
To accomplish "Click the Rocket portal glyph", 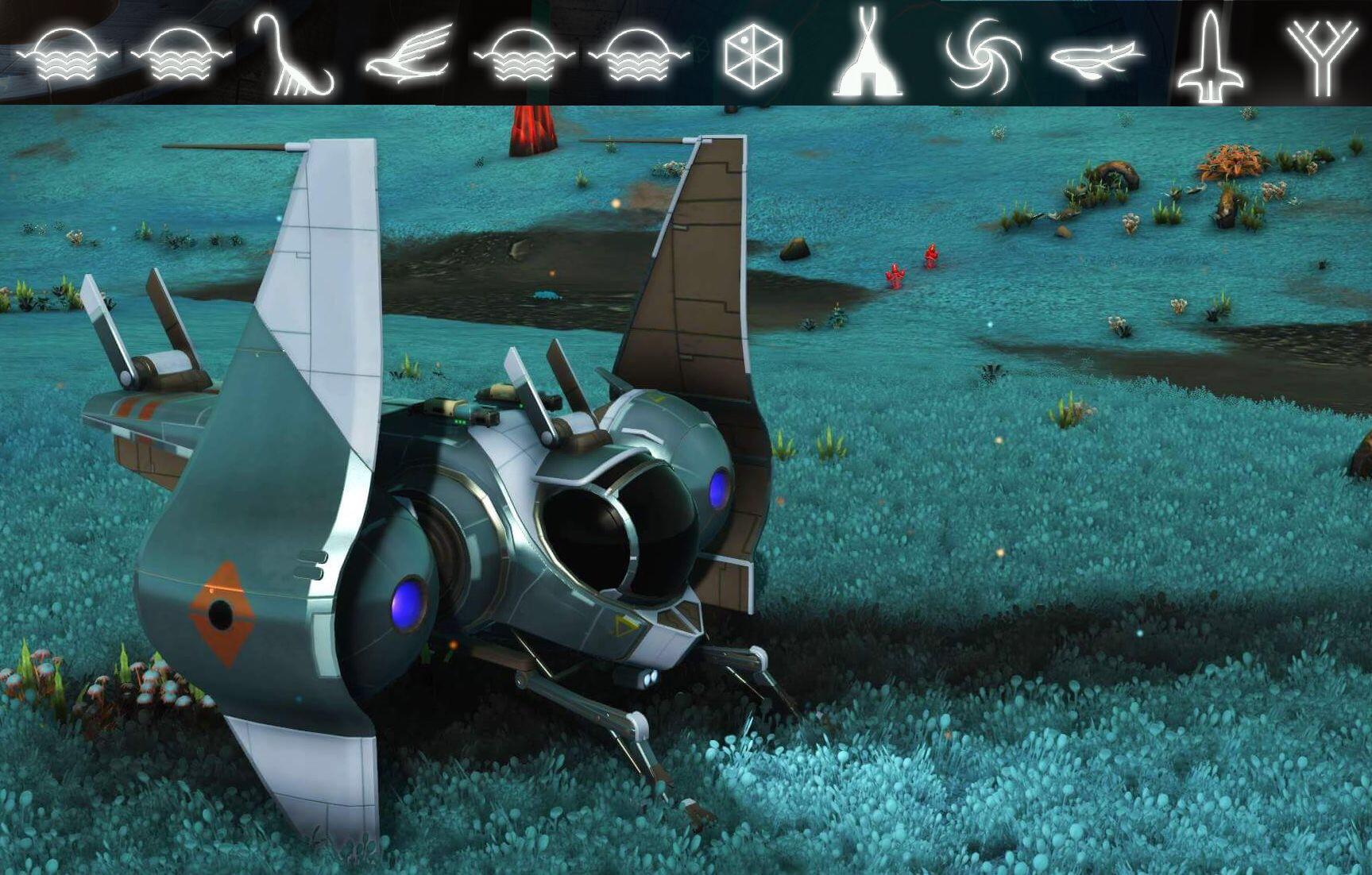I will [1208, 54].
